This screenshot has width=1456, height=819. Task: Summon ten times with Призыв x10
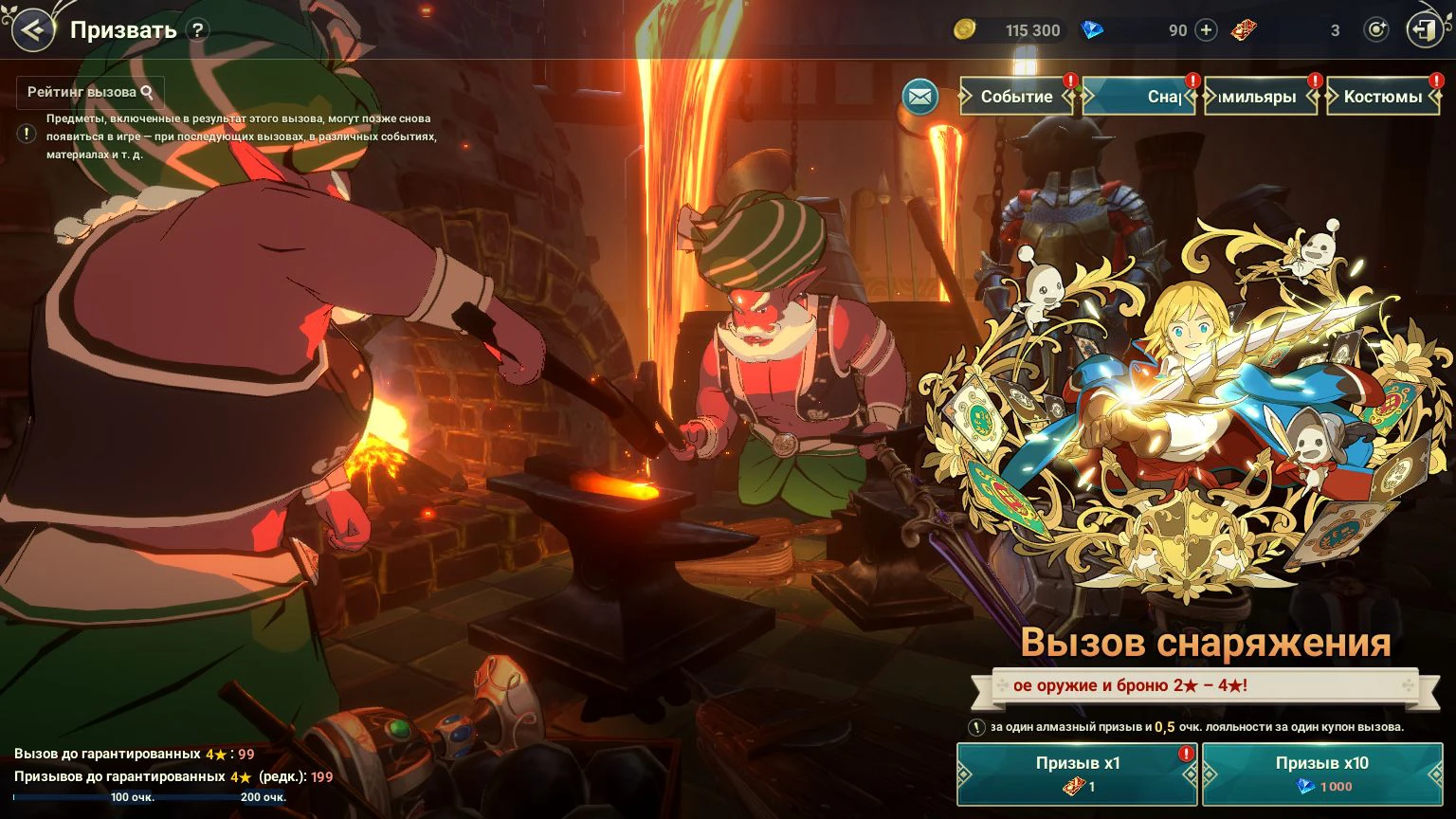coord(1322,773)
